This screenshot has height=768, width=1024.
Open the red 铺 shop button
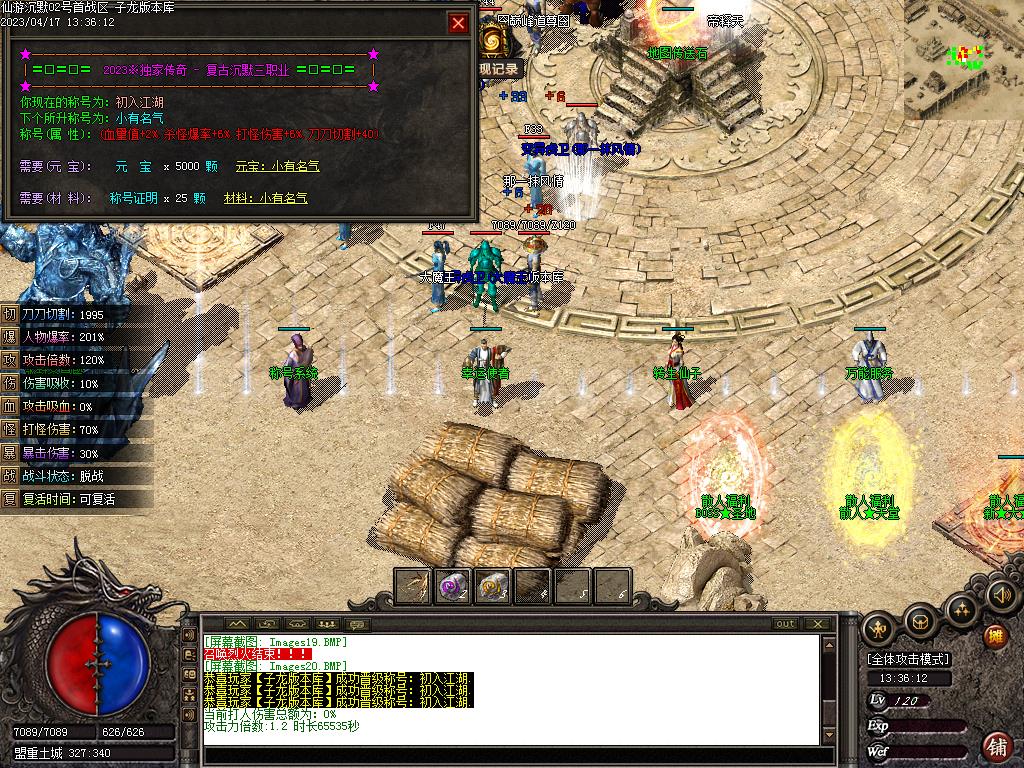pos(997,746)
